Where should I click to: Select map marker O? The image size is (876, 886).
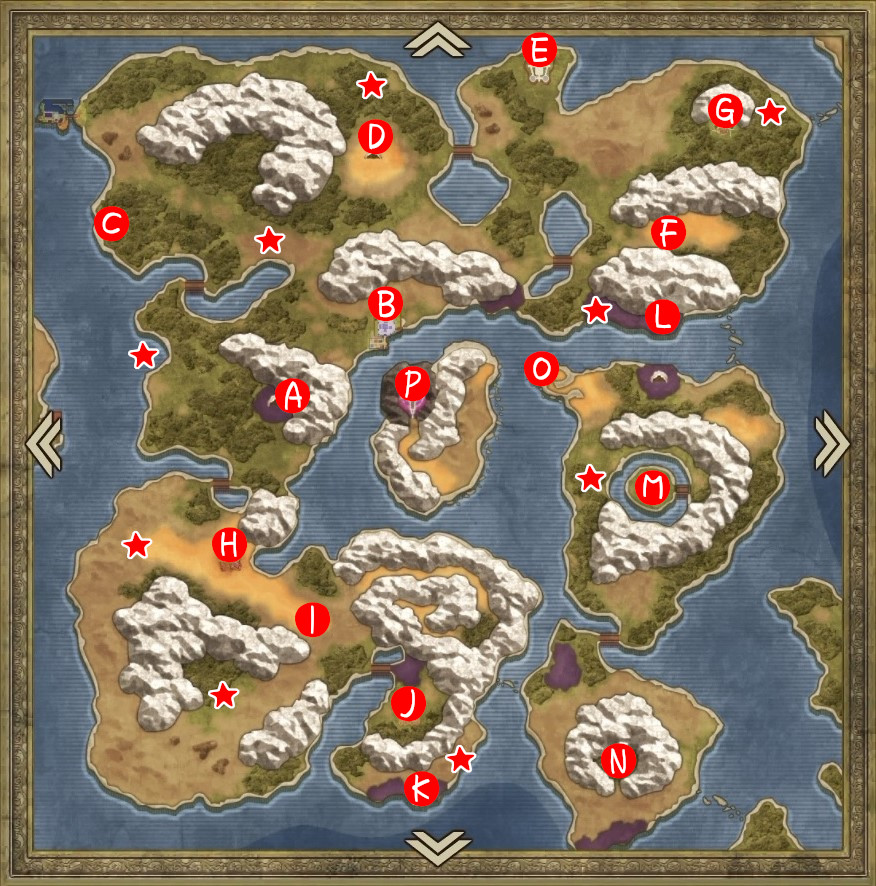click(x=541, y=369)
